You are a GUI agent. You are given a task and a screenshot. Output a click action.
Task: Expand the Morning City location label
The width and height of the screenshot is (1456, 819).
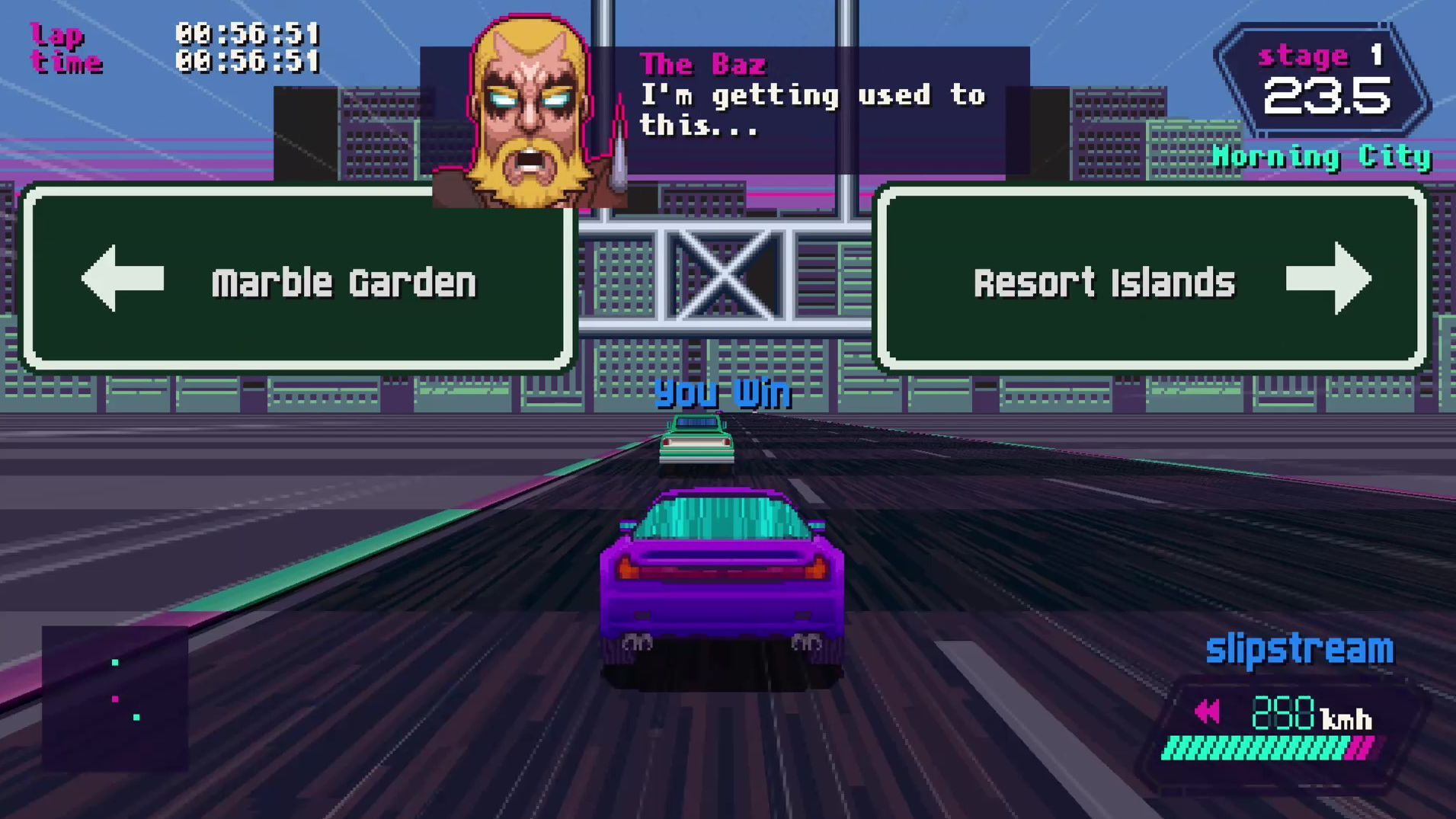click(1323, 156)
